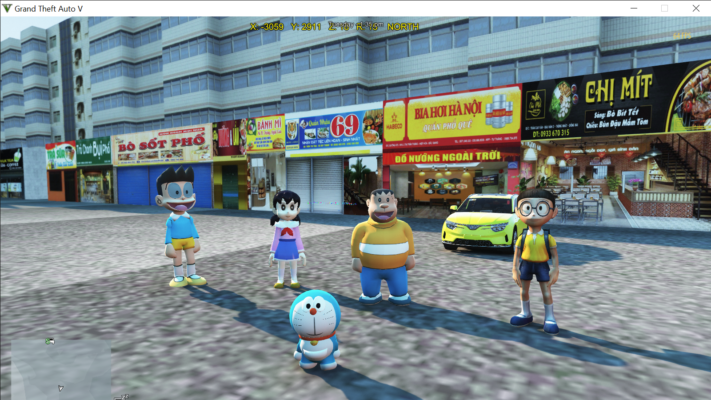Click the green blip above the minimap

[48, 342]
